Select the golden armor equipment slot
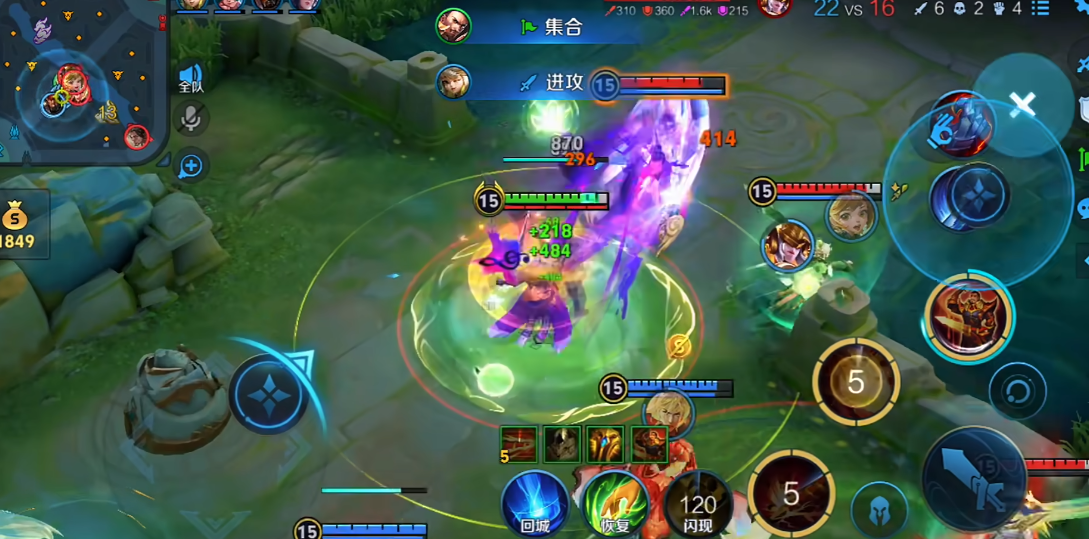 tap(606, 444)
